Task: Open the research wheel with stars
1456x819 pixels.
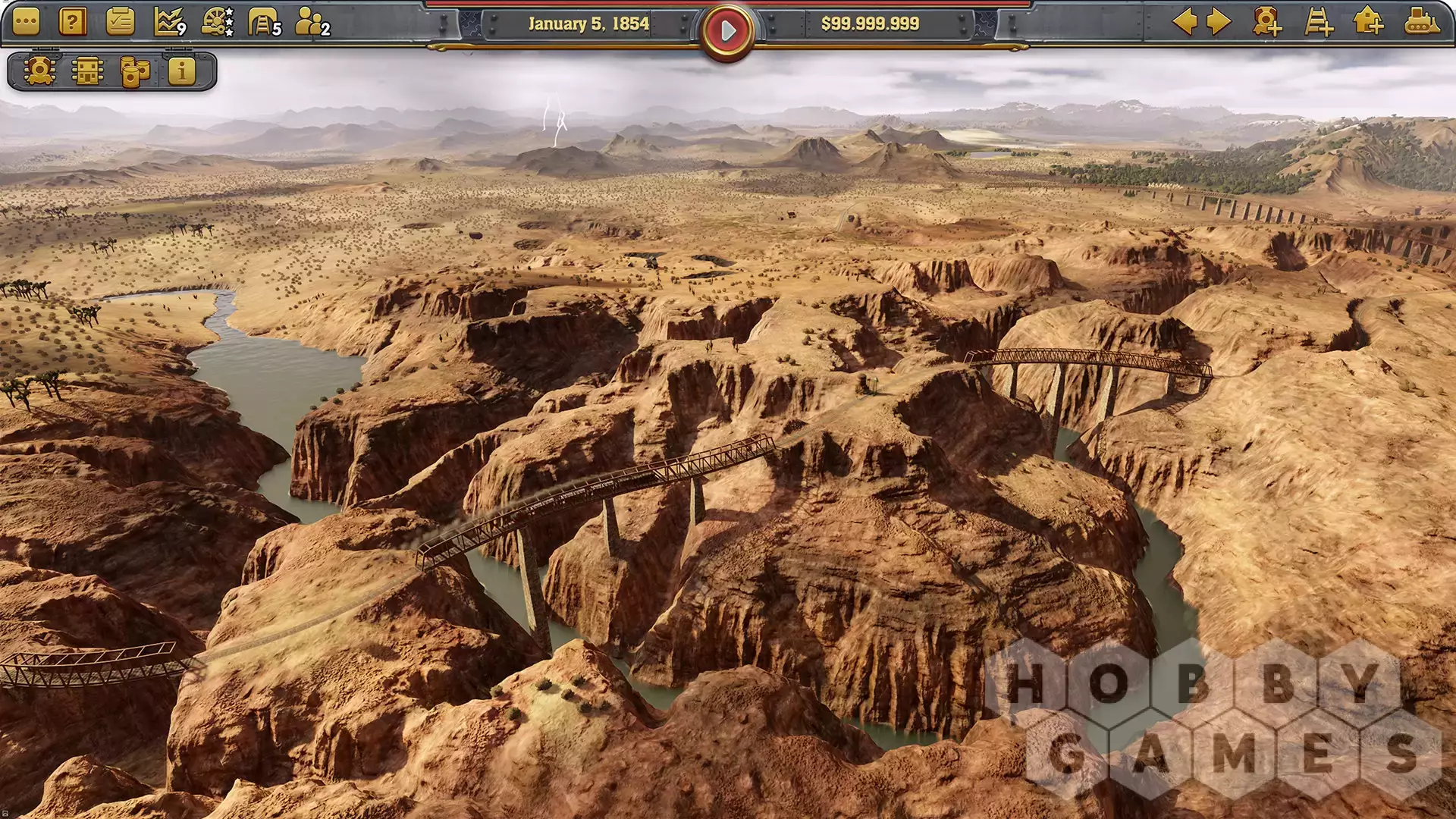Action: coord(218,23)
